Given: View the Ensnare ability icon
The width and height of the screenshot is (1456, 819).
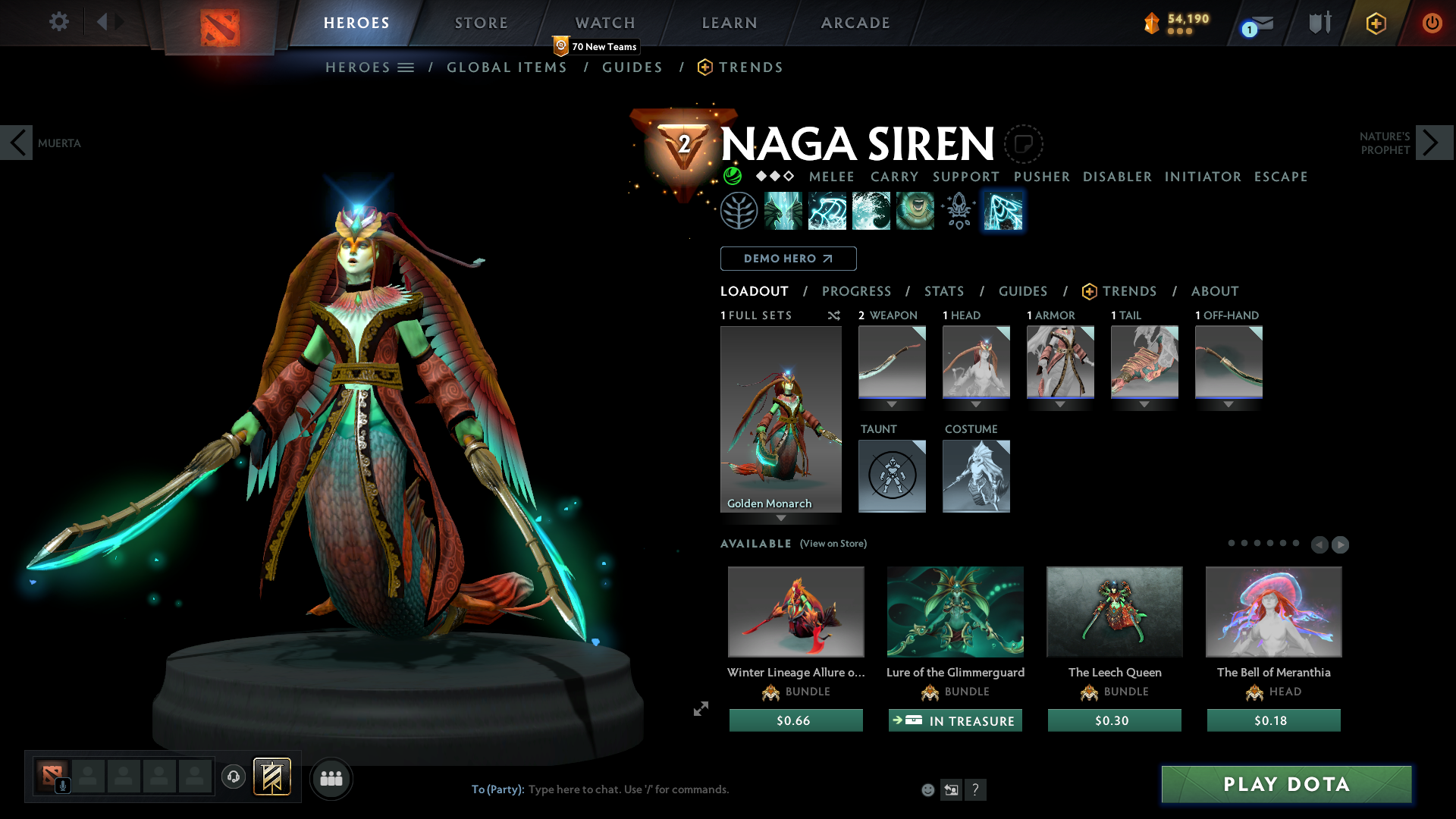Looking at the screenshot, I should click(x=827, y=210).
